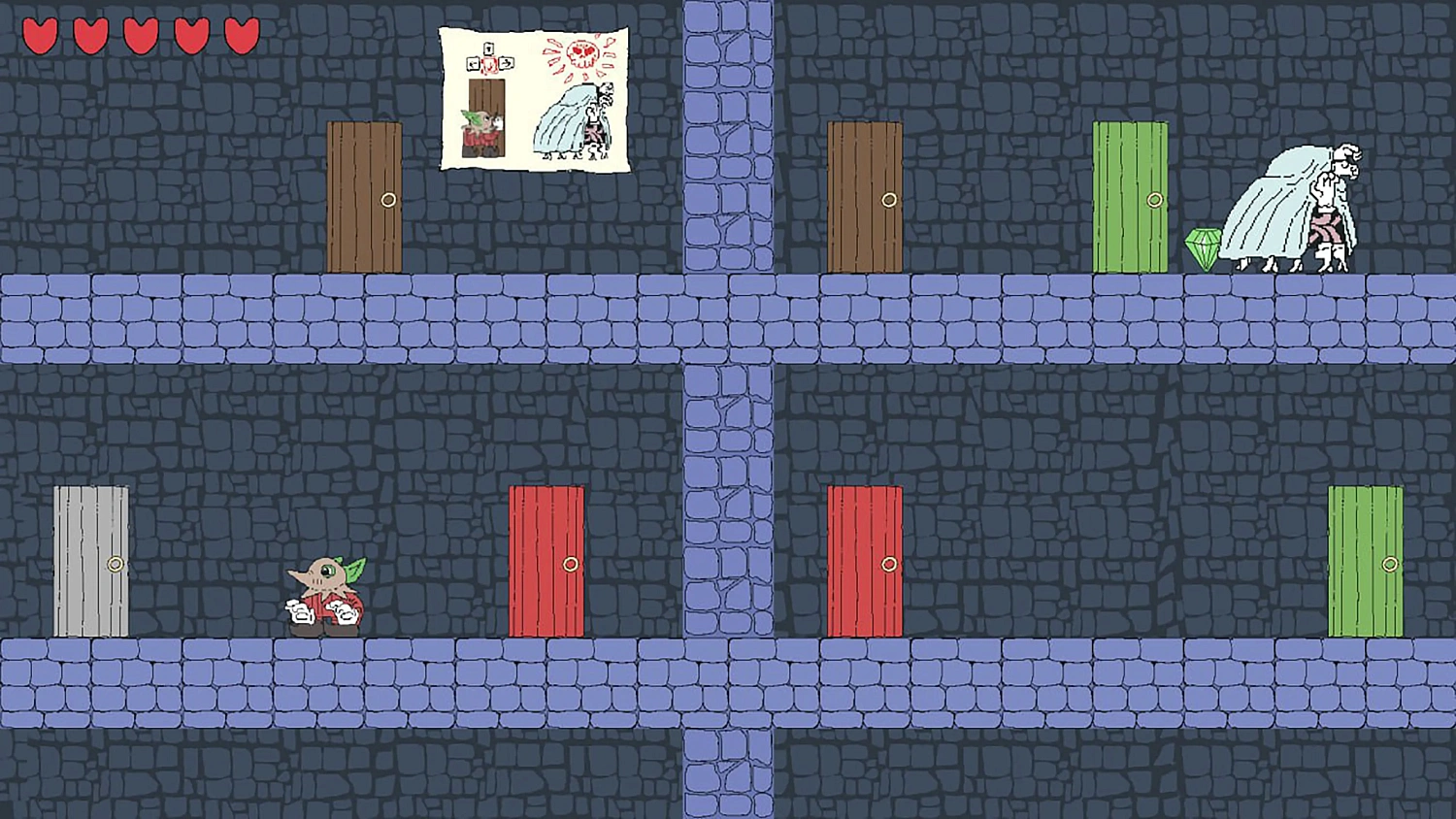
Task: Click the doorknob of the white door
Action: [115, 563]
